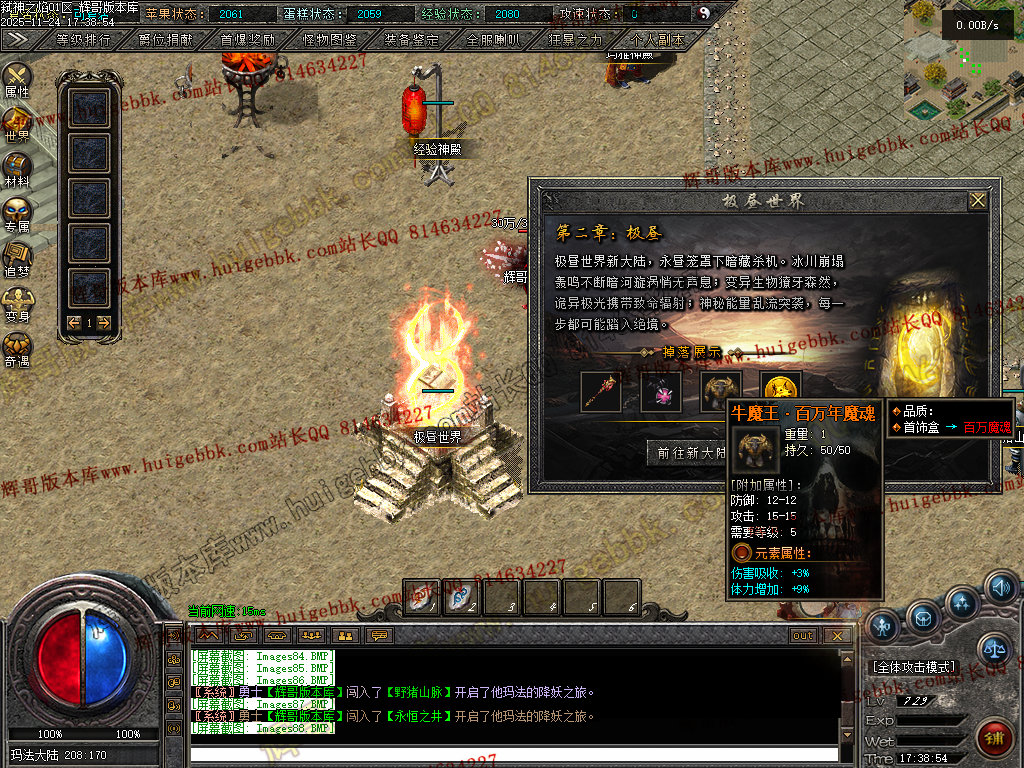Open the 属性 crossed swords icon

click(17, 78)
